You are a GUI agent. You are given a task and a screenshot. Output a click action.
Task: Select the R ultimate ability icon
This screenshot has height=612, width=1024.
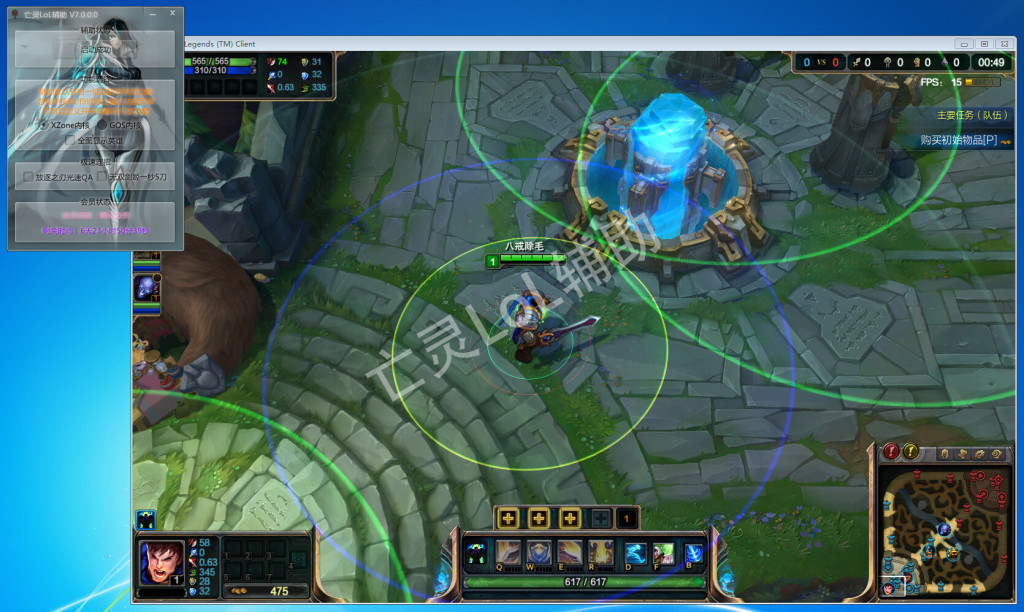click(x=601, y=552)
